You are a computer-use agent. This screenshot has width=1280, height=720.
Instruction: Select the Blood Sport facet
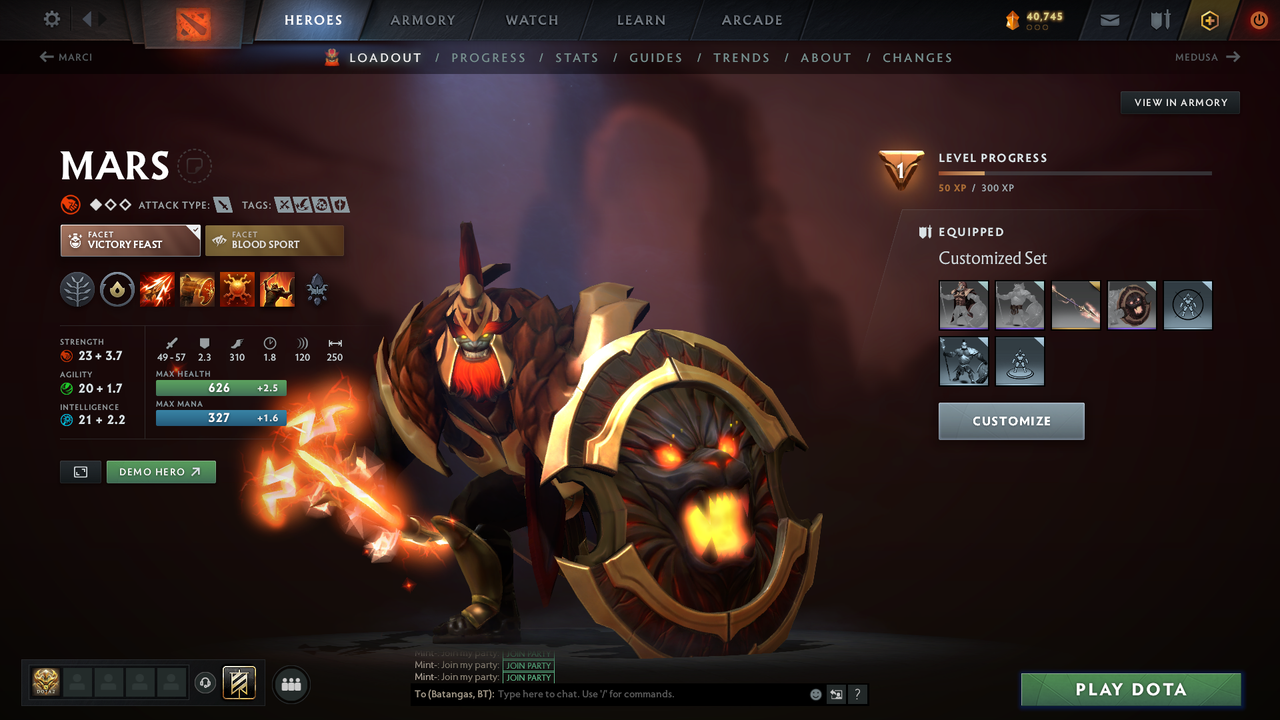point(274,240)
